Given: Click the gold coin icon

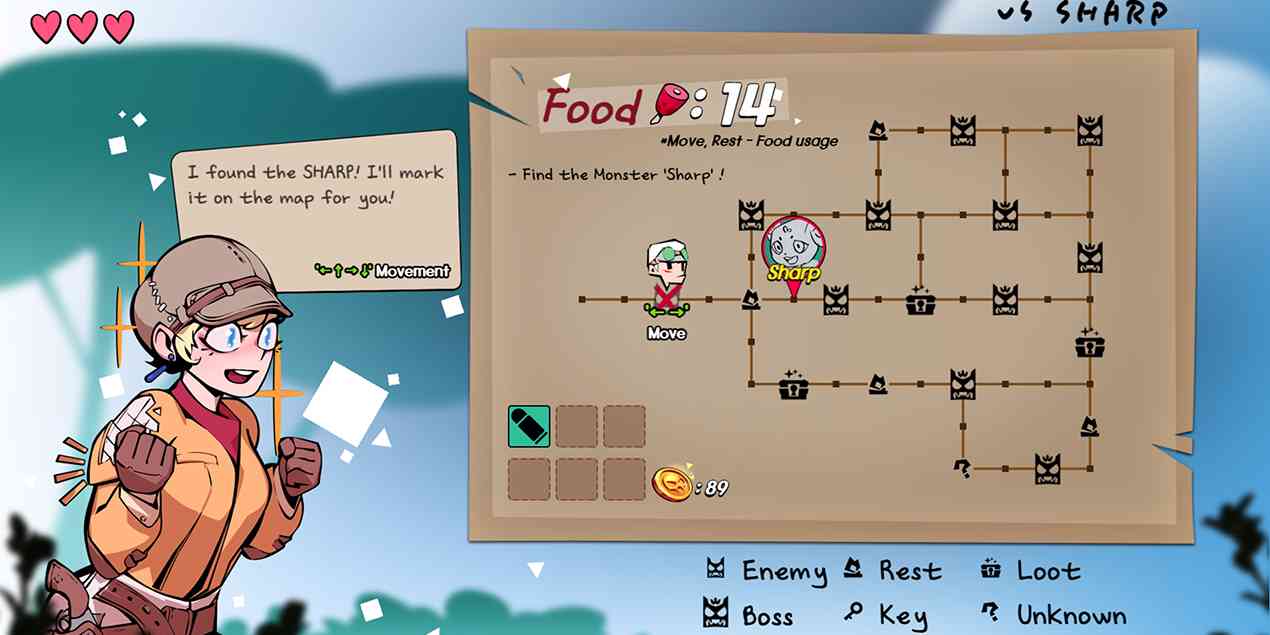Looking at the screenshot, I should coord(672,487).
